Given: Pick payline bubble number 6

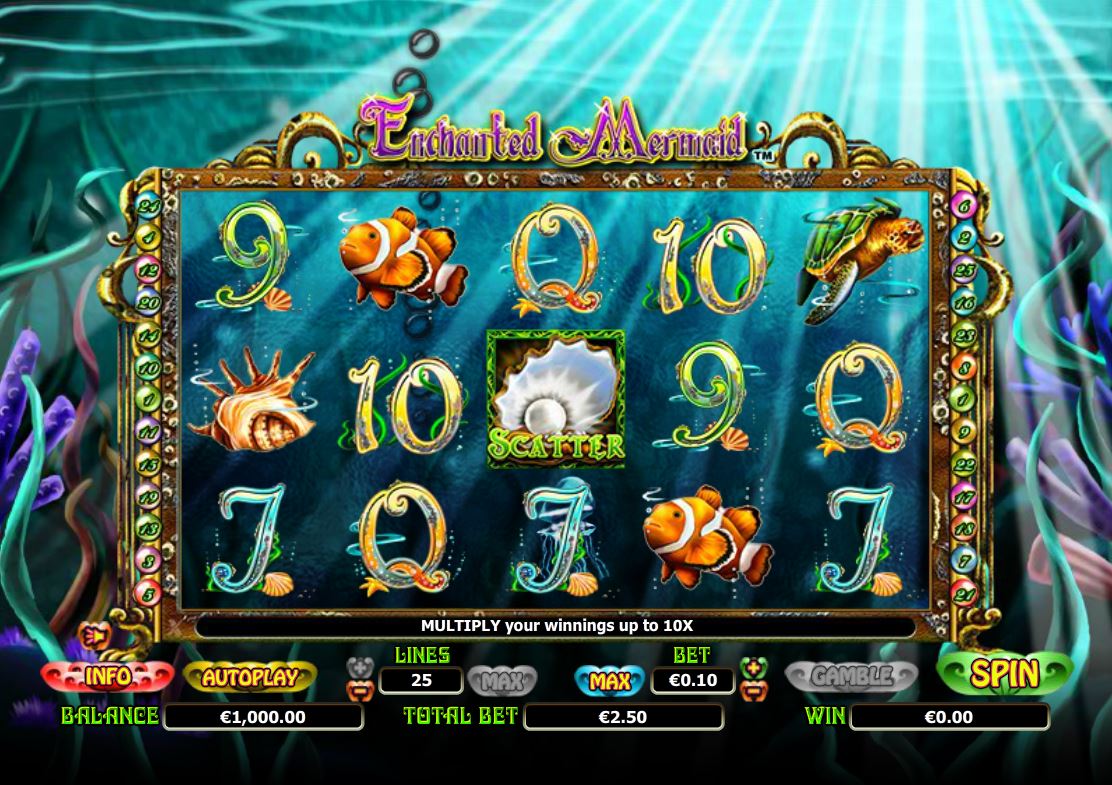Looking at the screenshot, I should [x=964, y=207].
